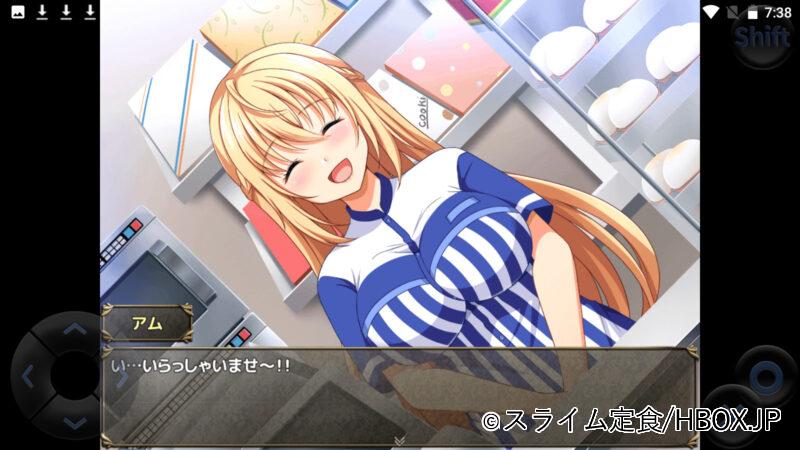Advance dialogue with the down-arrow indicator
Viewport: 800px width, 450px height.
[x=399, y=440]
